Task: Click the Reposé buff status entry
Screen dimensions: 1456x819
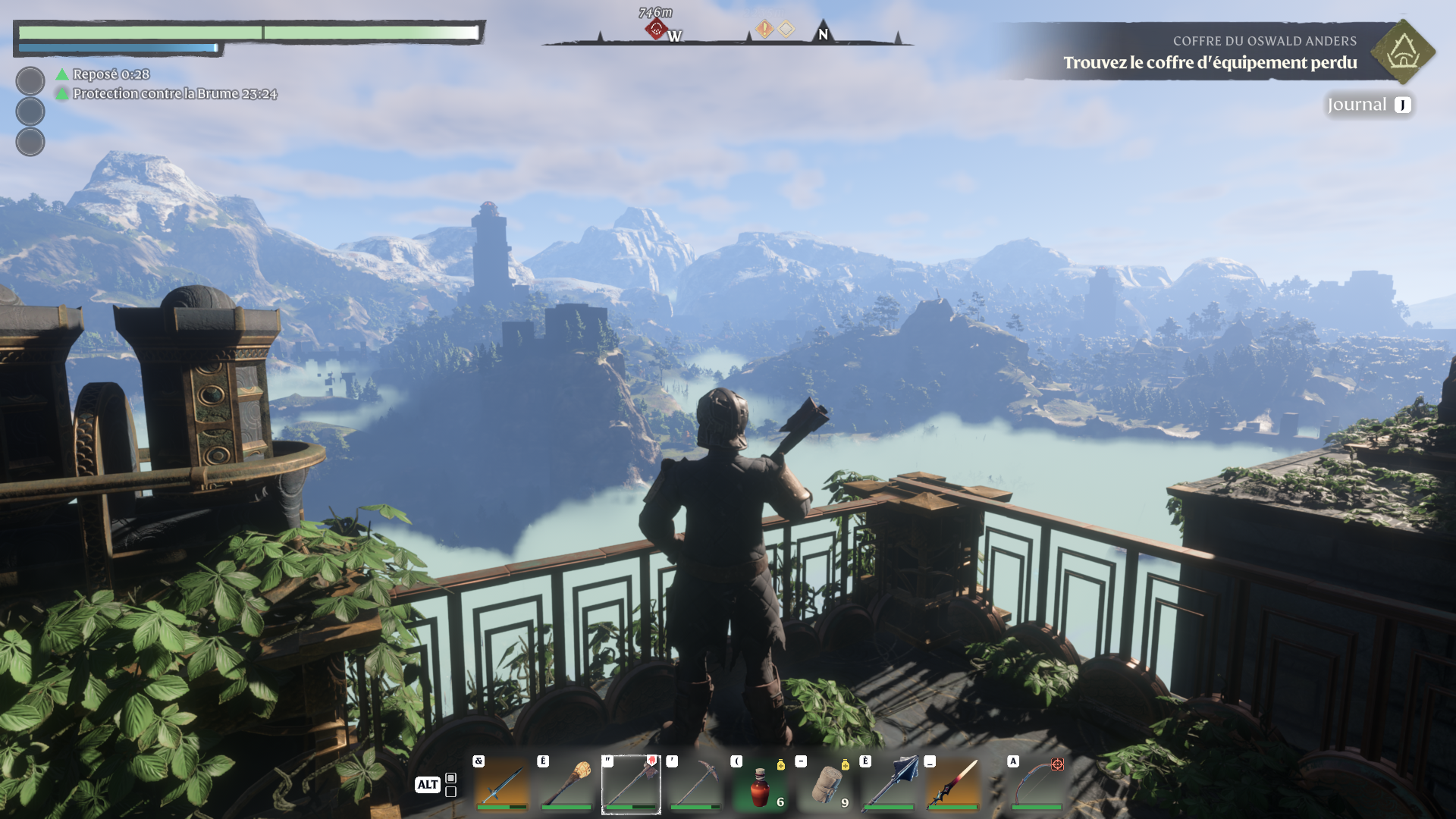Action: pyautogui.click(x=111, y=74)
